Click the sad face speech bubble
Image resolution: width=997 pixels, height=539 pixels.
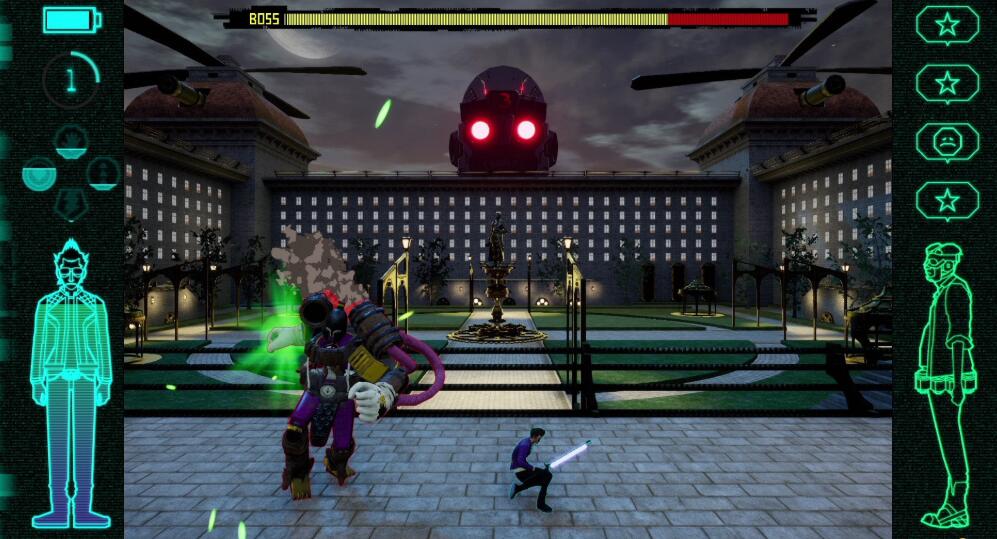click(946, 142)
